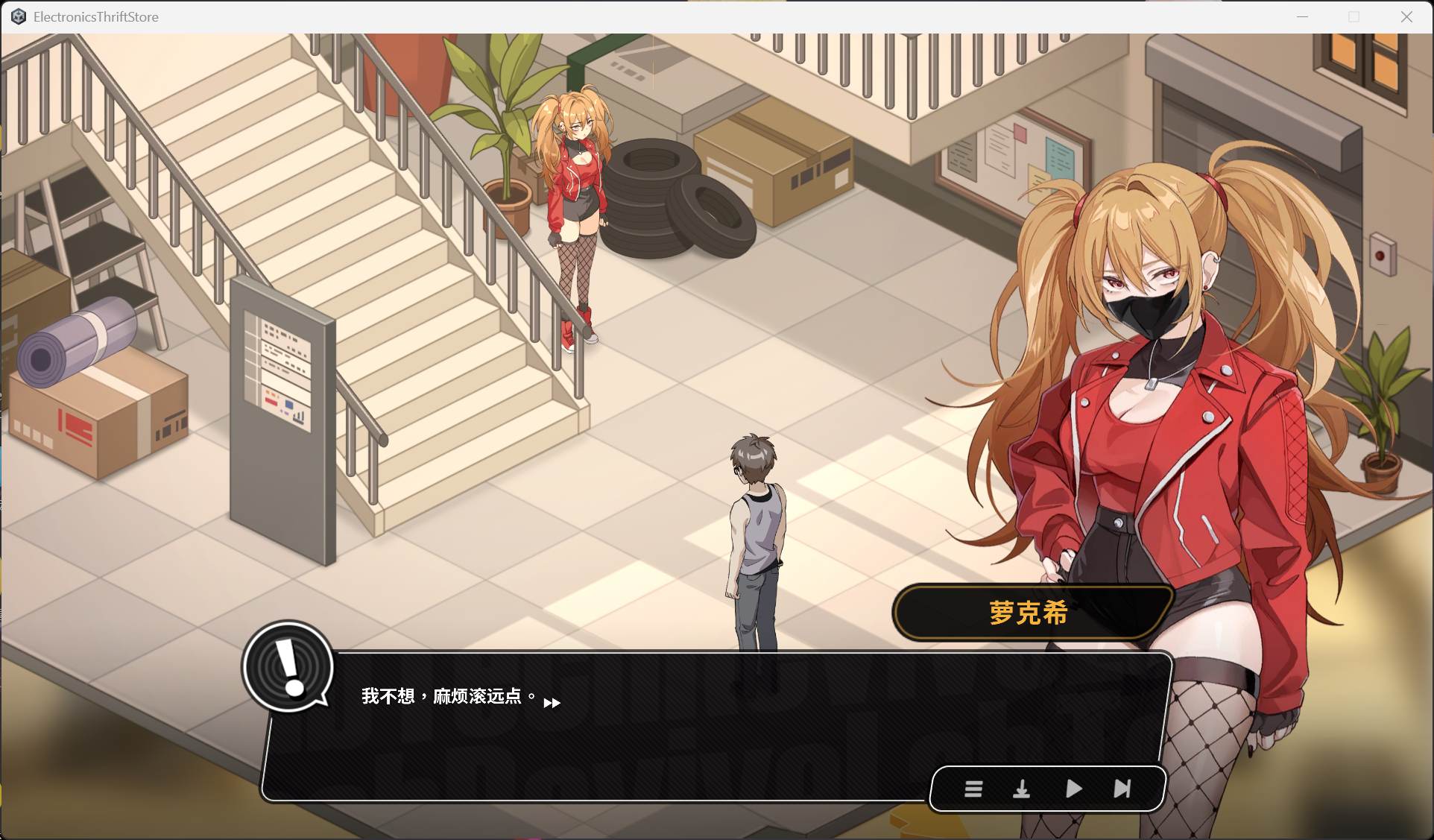The height and width of the screenshot is (840, 1434).
Task: Start auto-play with the play triangle
Action: (1073, 789)
